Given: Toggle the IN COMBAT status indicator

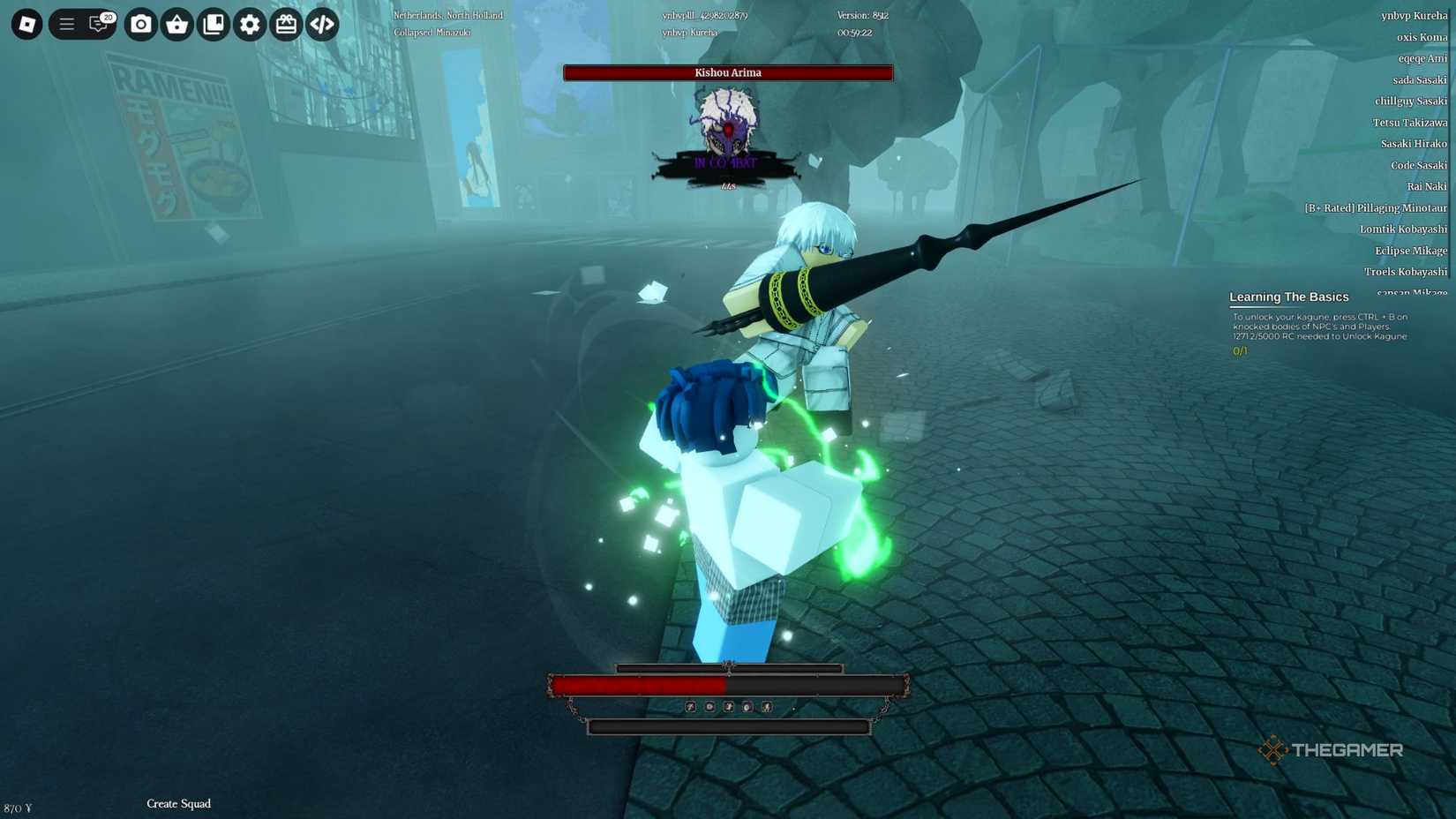Looking at the screenshot, I should coord(727,162).
